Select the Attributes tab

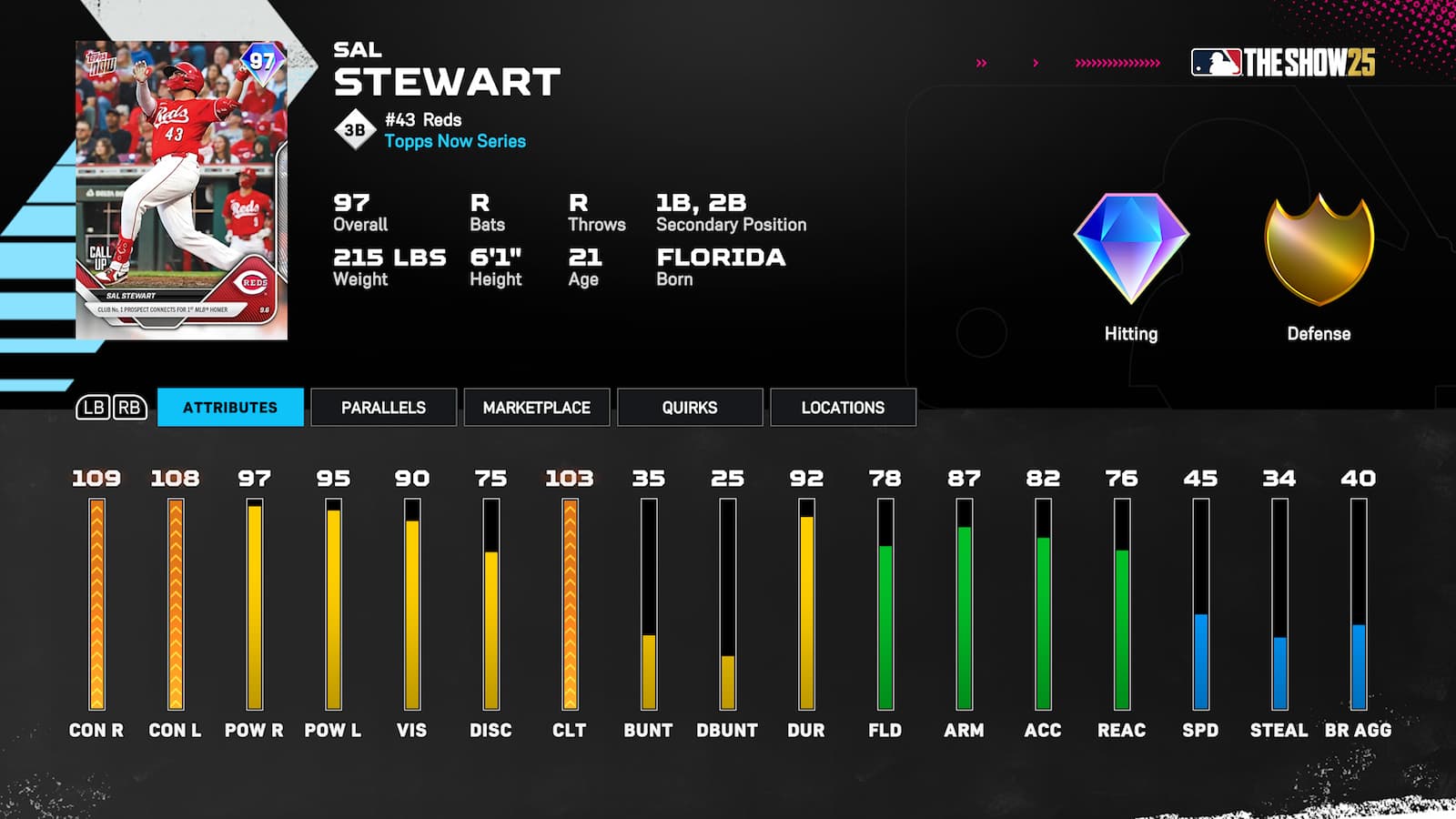click(230, 408)
